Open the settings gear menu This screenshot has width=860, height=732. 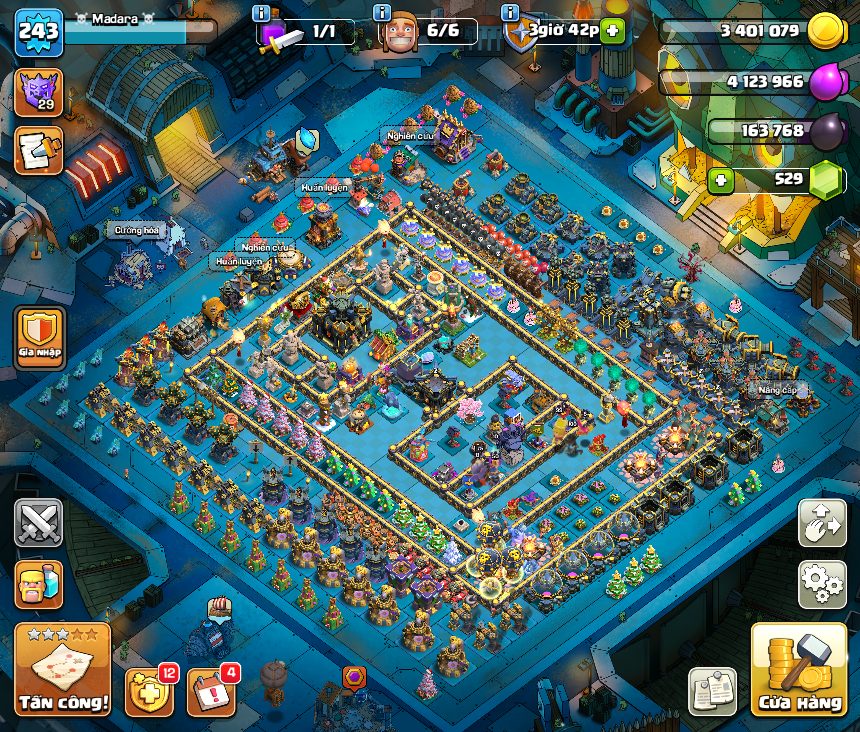[x=822, y=585]
